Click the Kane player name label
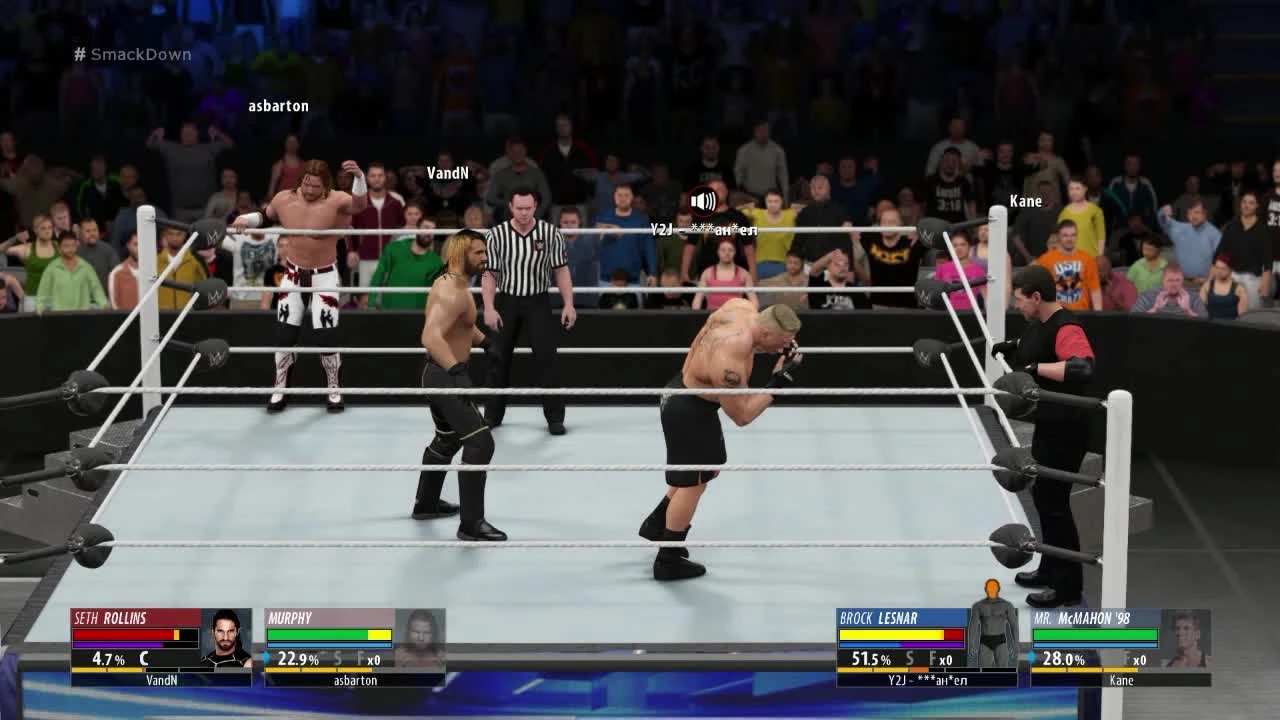Viewport: 1280px width, 720px height. point(1026,201)
